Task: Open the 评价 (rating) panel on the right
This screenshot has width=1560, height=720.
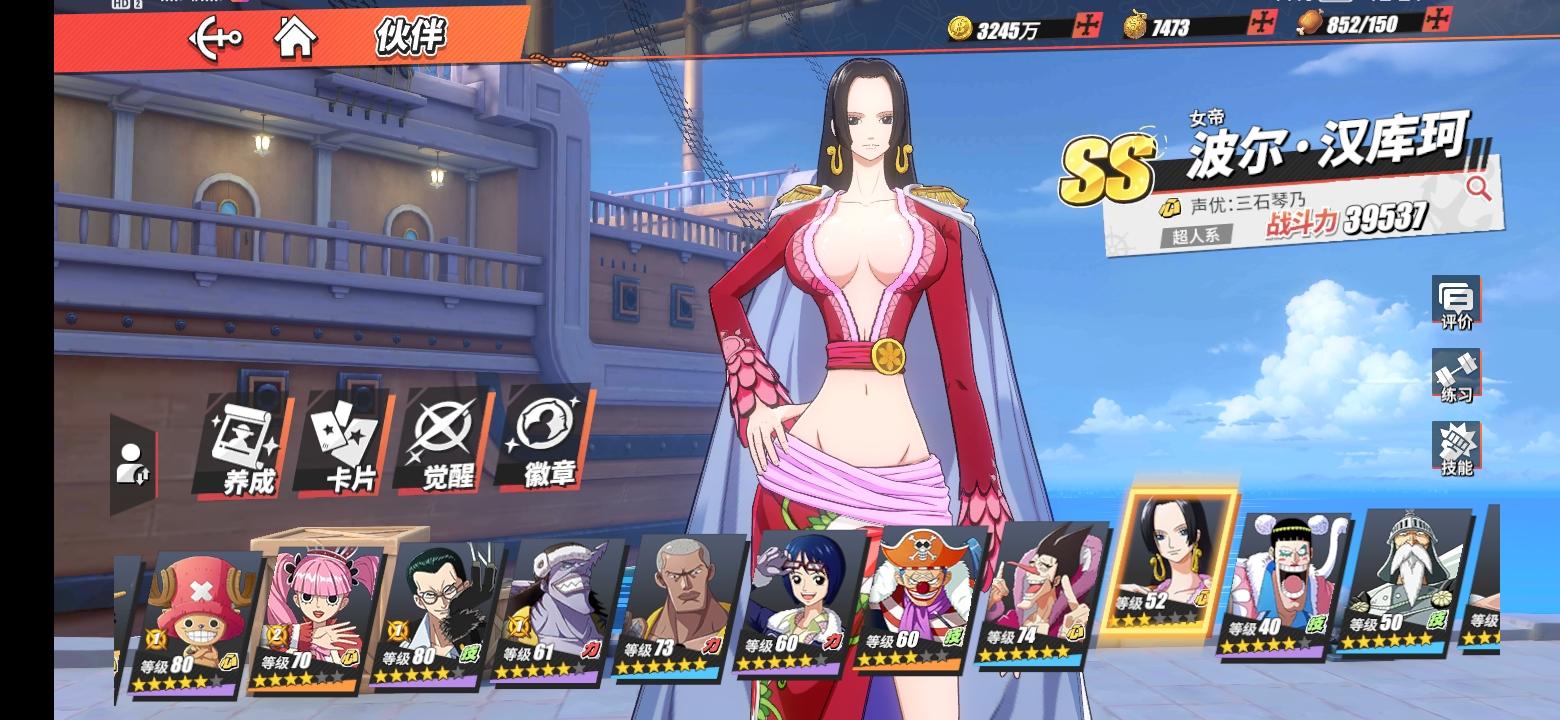Action: pyautogui.click(x=1456, y=300)
